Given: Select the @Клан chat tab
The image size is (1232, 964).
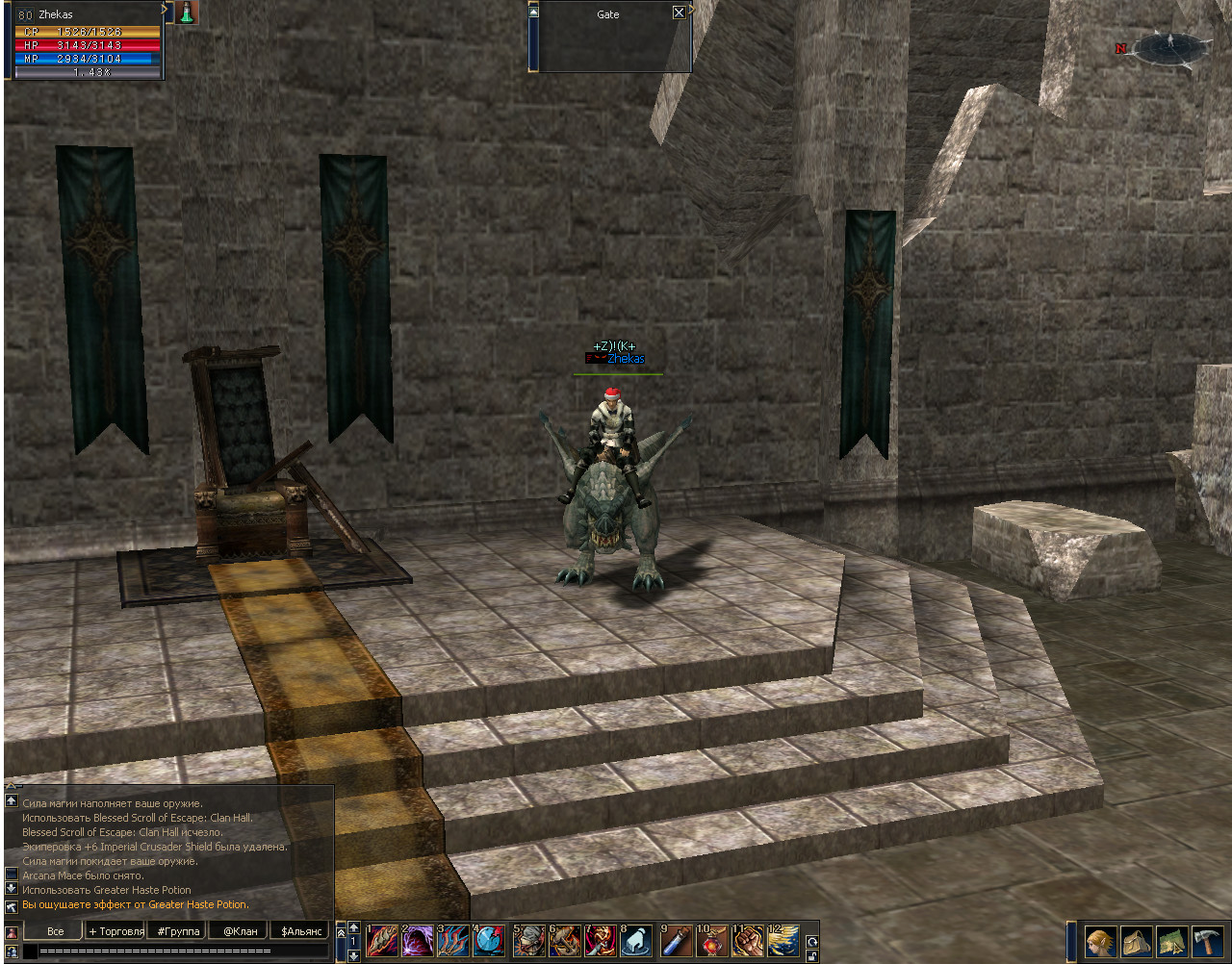Looking at the screenshot, I should click(x=240, y=931).
